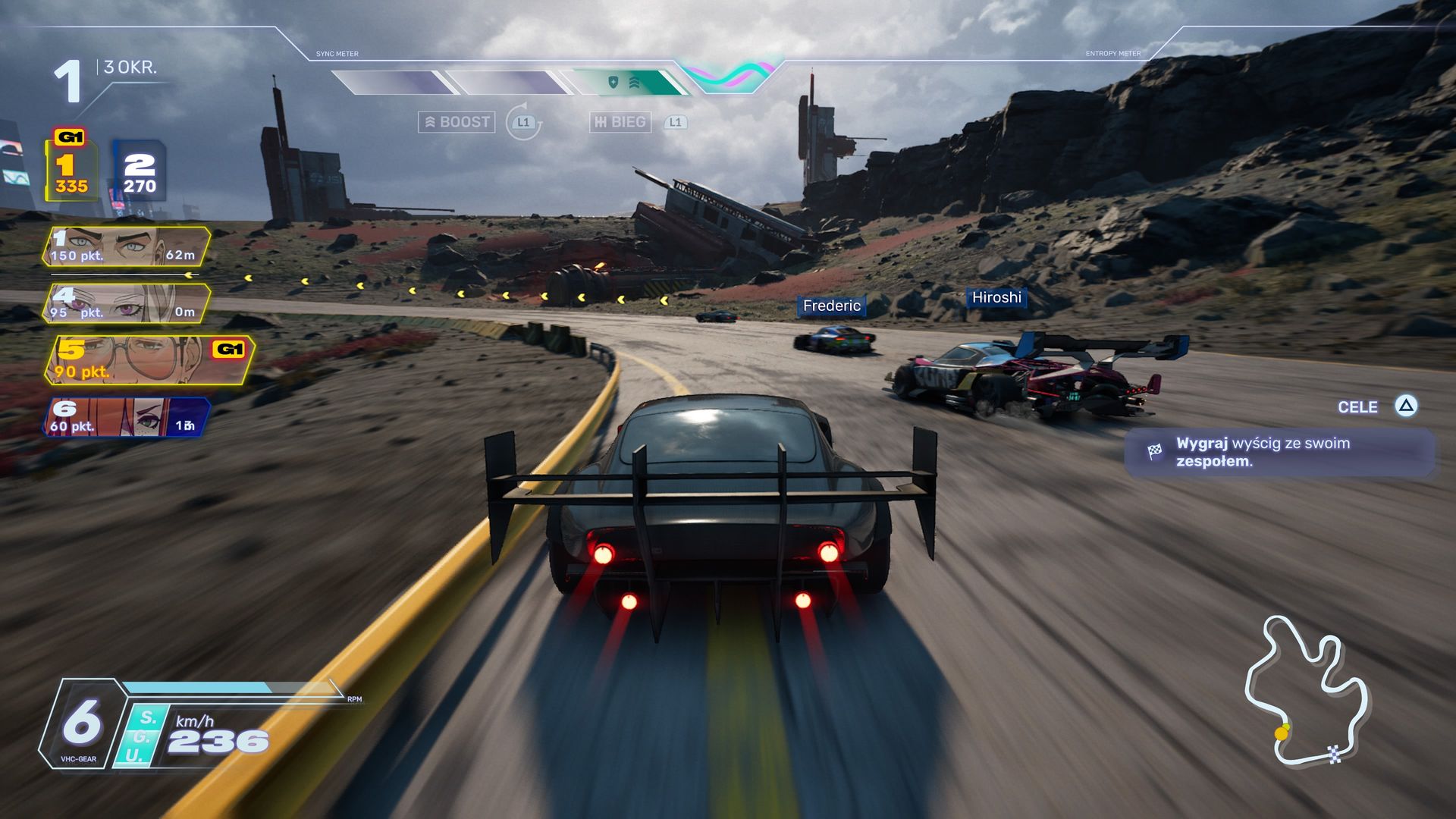Select the G1 team score tile showing 335
Screen dimensions: 1456x819
coord(71,171)
